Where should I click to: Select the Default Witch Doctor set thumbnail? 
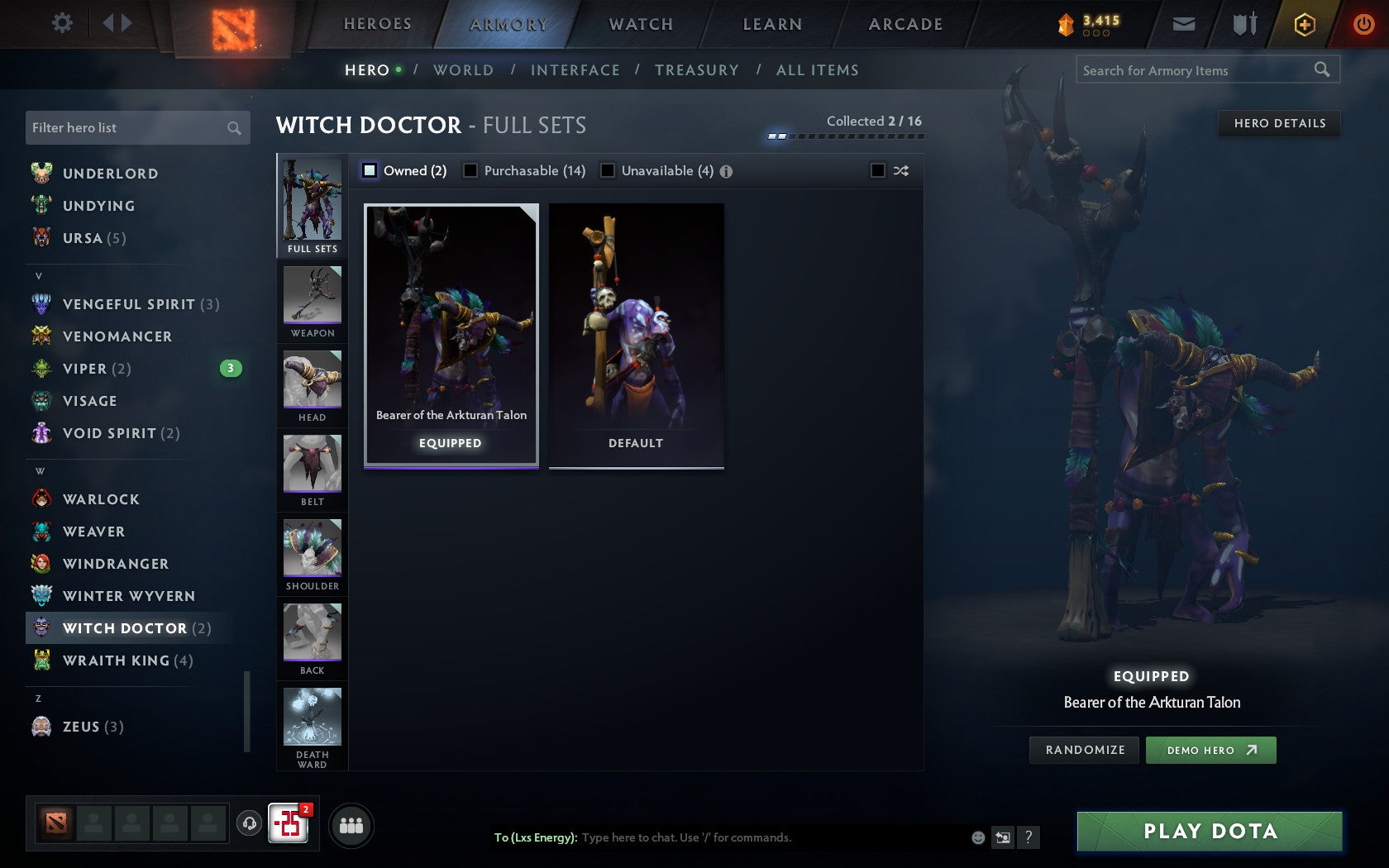635,331
